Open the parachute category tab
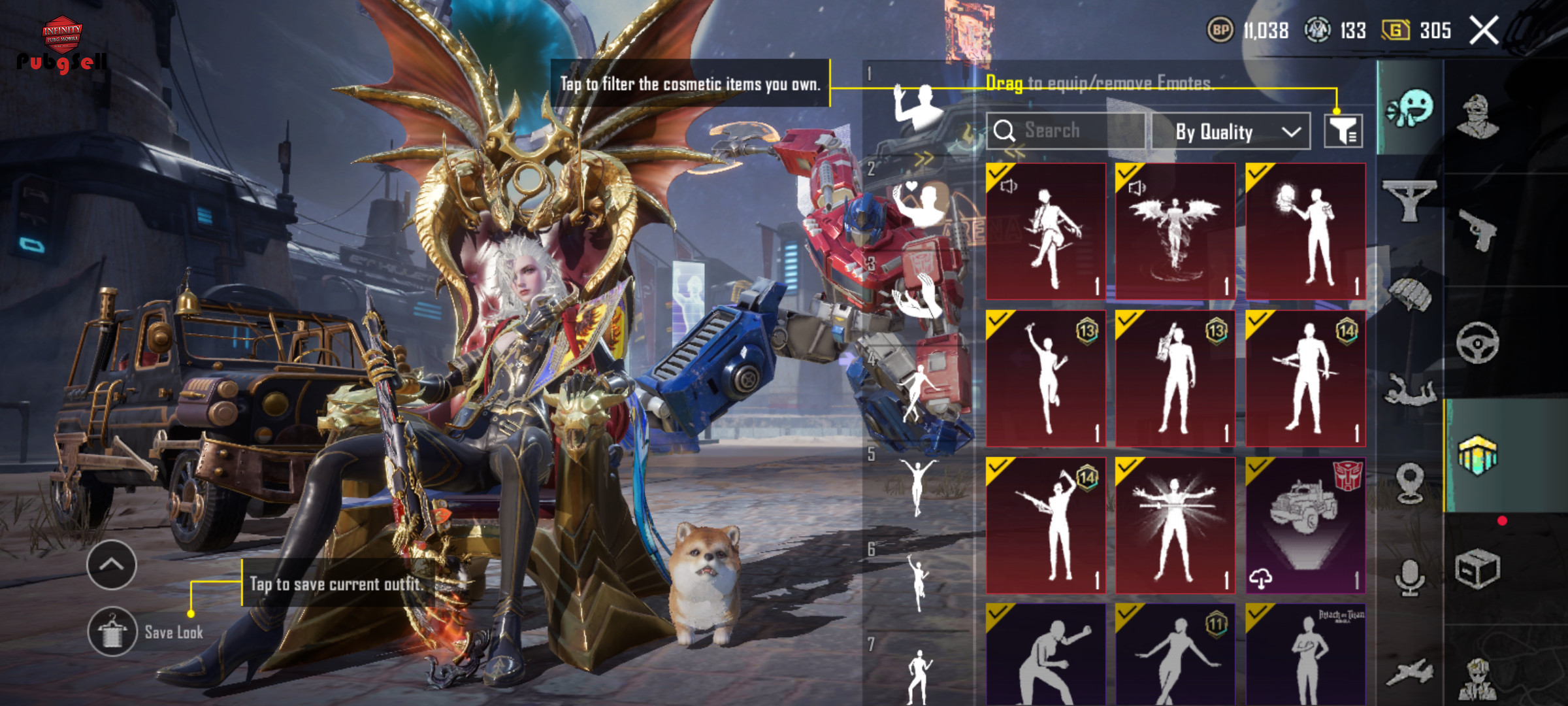The image size is (1568, 706). pos(1409,294)
